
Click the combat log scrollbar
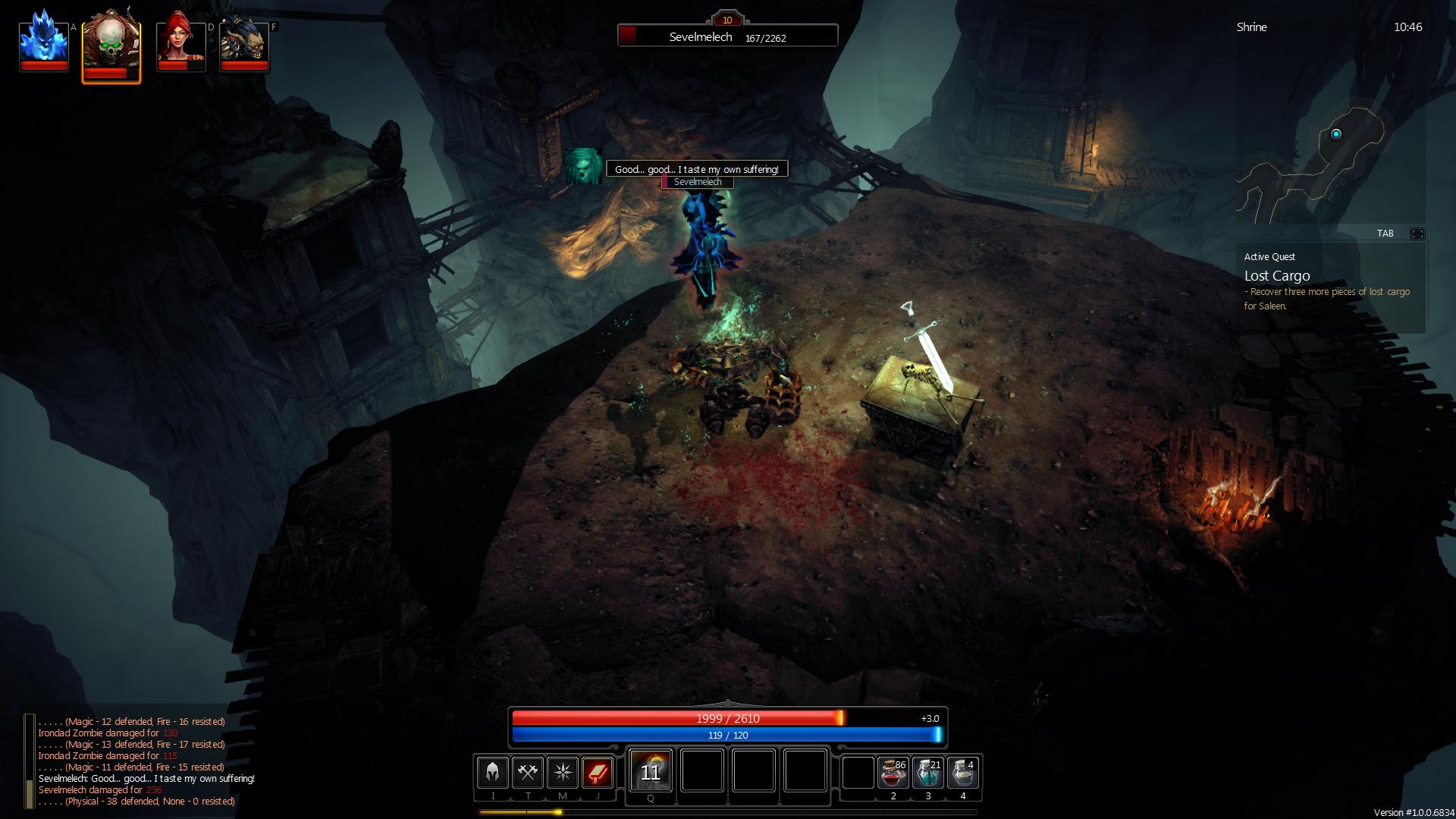coord(30,761)
